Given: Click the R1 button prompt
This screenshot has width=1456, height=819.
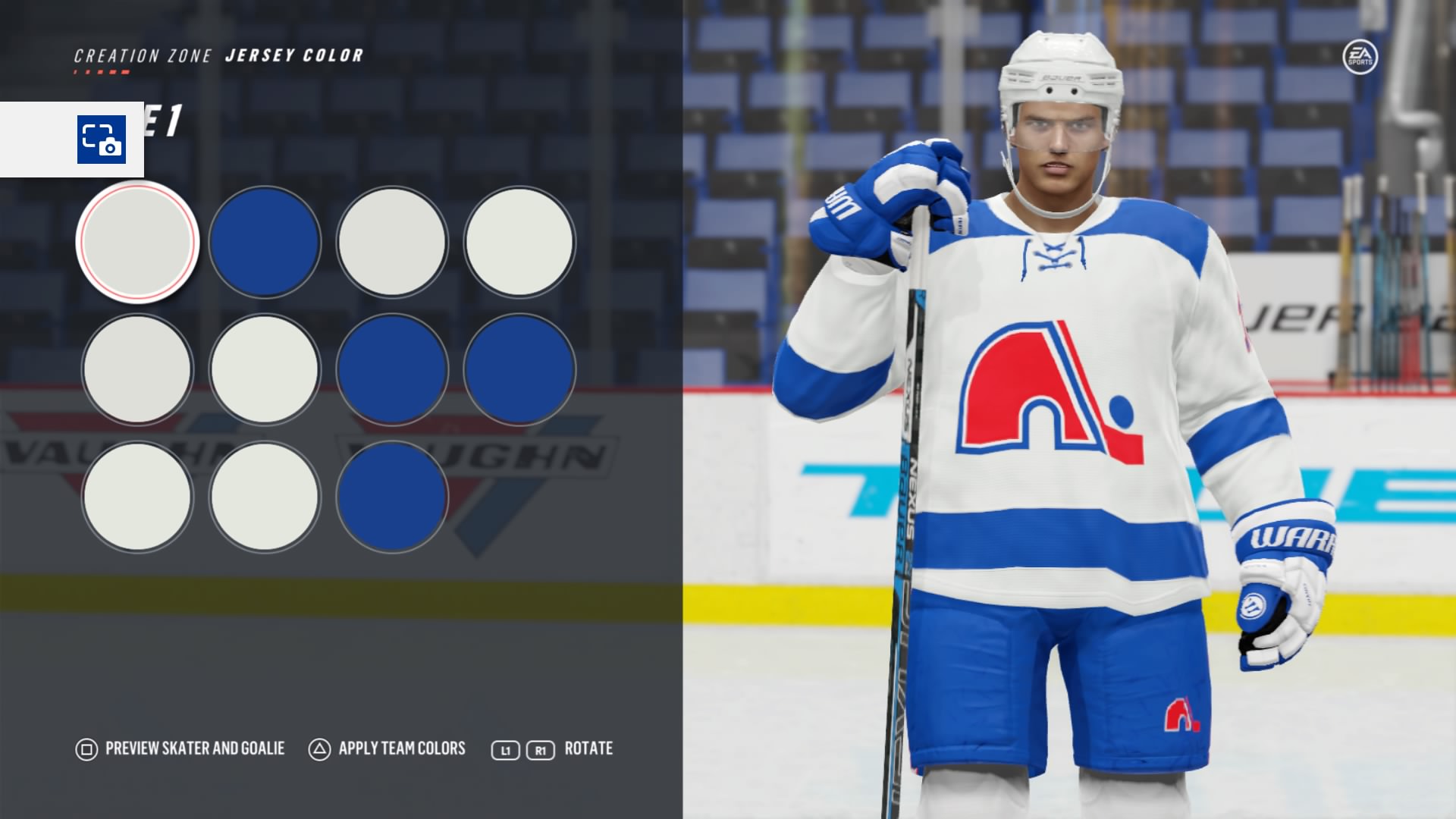Looking at the screenshot, I should click(x=539, y=748).
